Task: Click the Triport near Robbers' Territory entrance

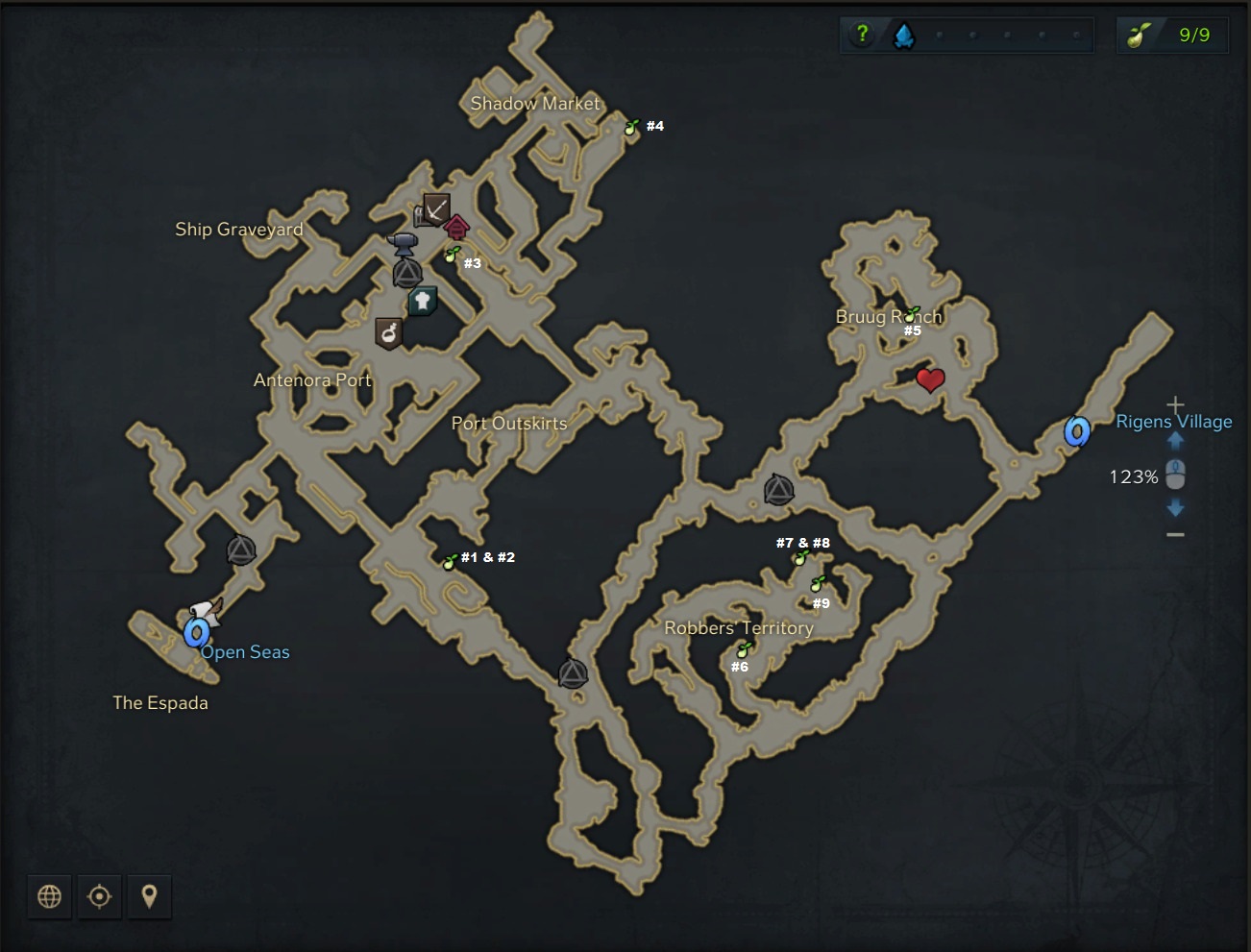Action: click(573, 673)
